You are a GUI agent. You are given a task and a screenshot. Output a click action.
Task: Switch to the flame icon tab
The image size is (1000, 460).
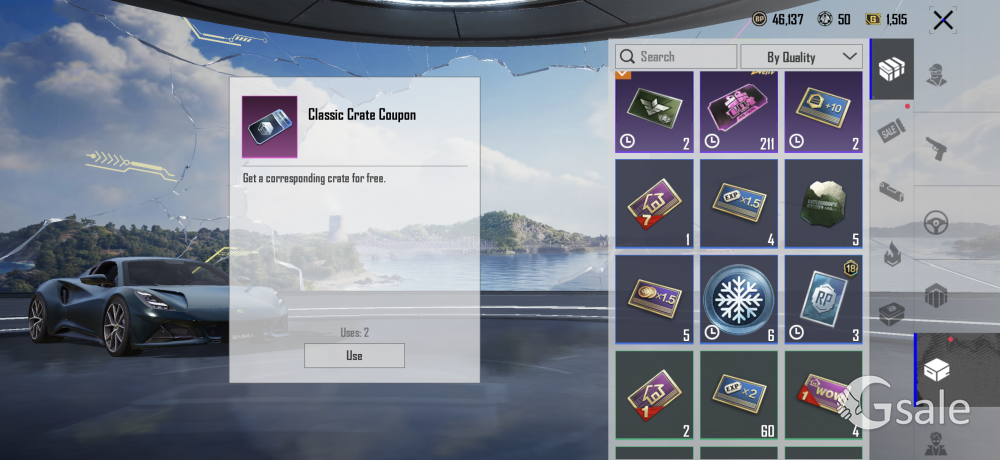coord(891,254)
